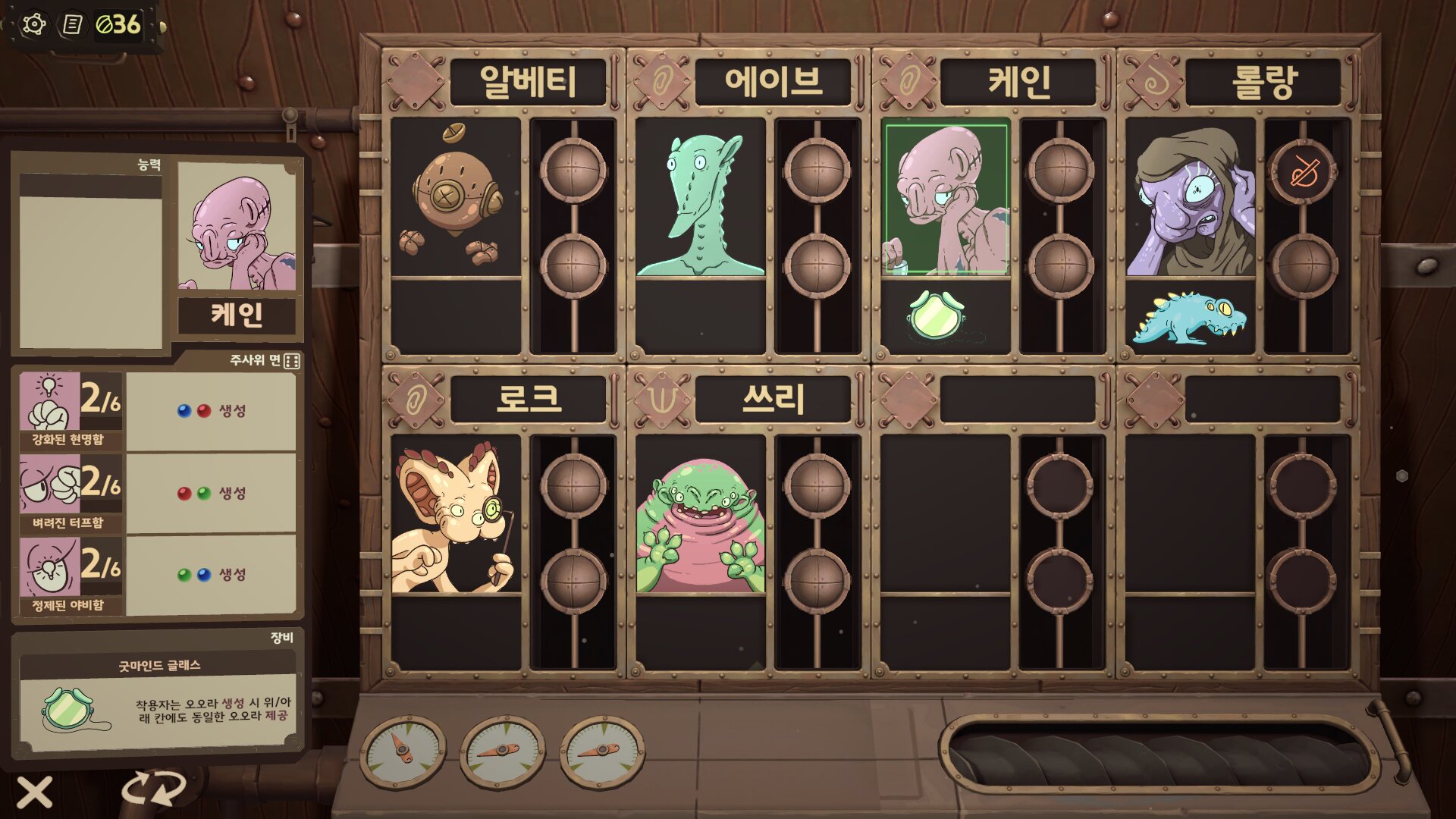Pick the 로크 character portrait

456,516
